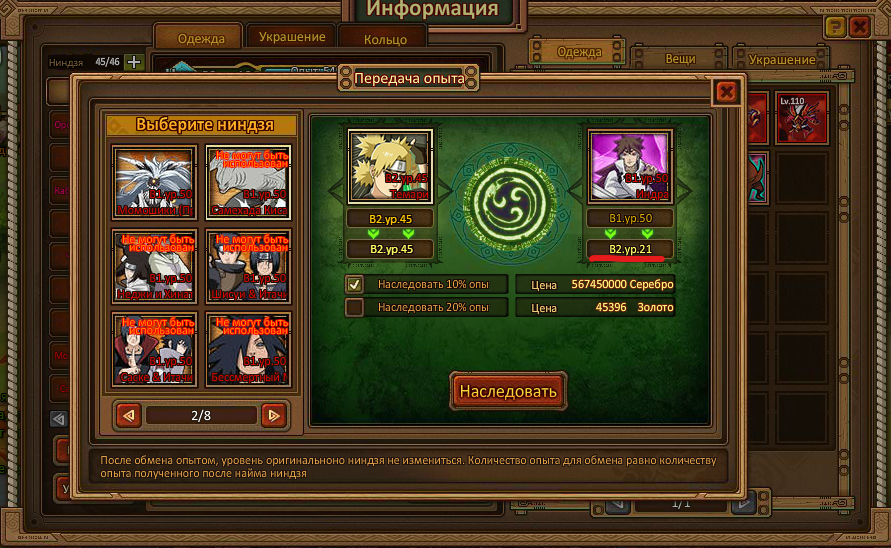Close the Информация window
This screenshot has width=891, height=548.
coord(859,27)
